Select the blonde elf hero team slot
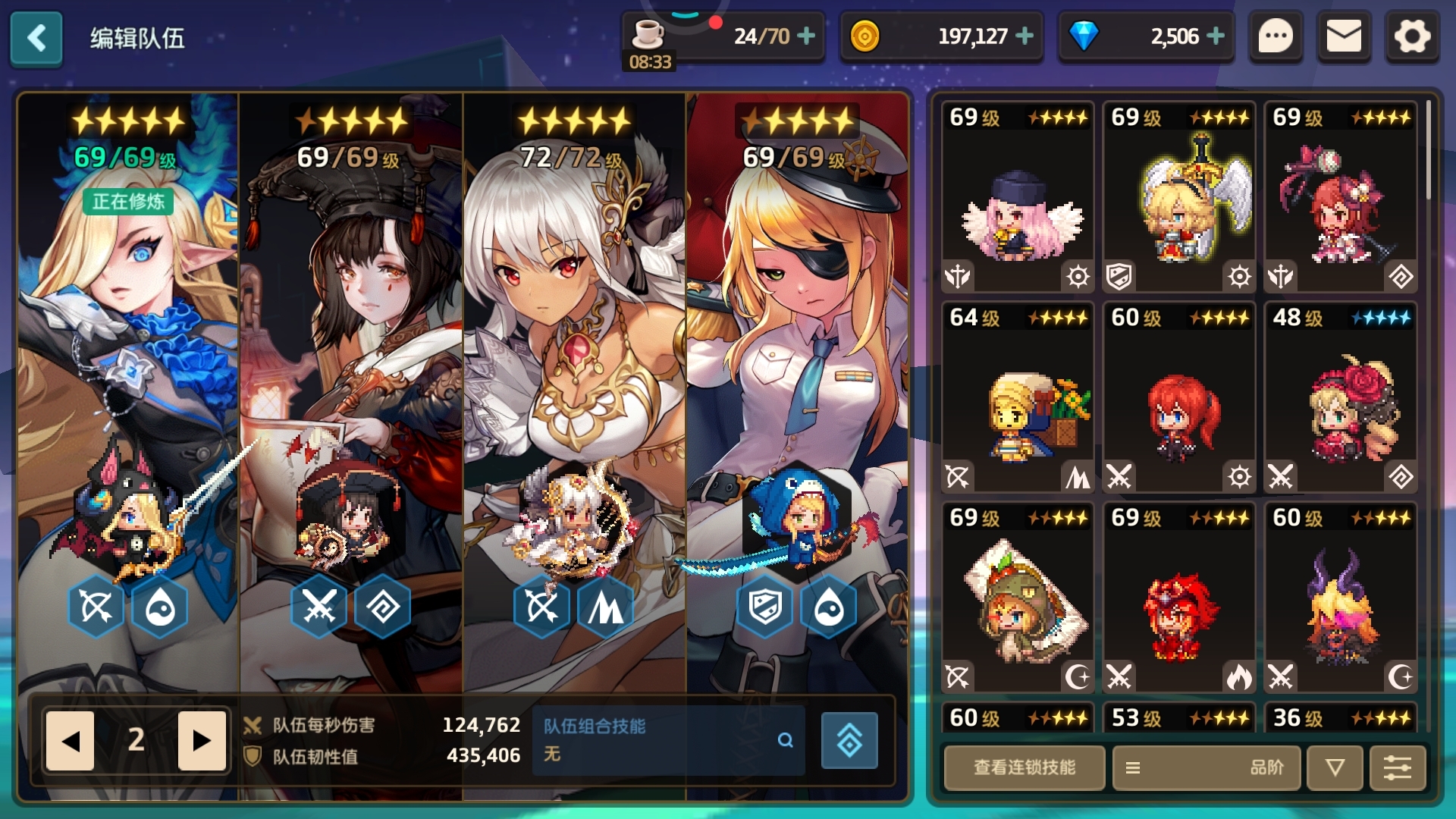The width and height of the screenshot is (1456, 819). pyautogui.click(x=127, y=379)
